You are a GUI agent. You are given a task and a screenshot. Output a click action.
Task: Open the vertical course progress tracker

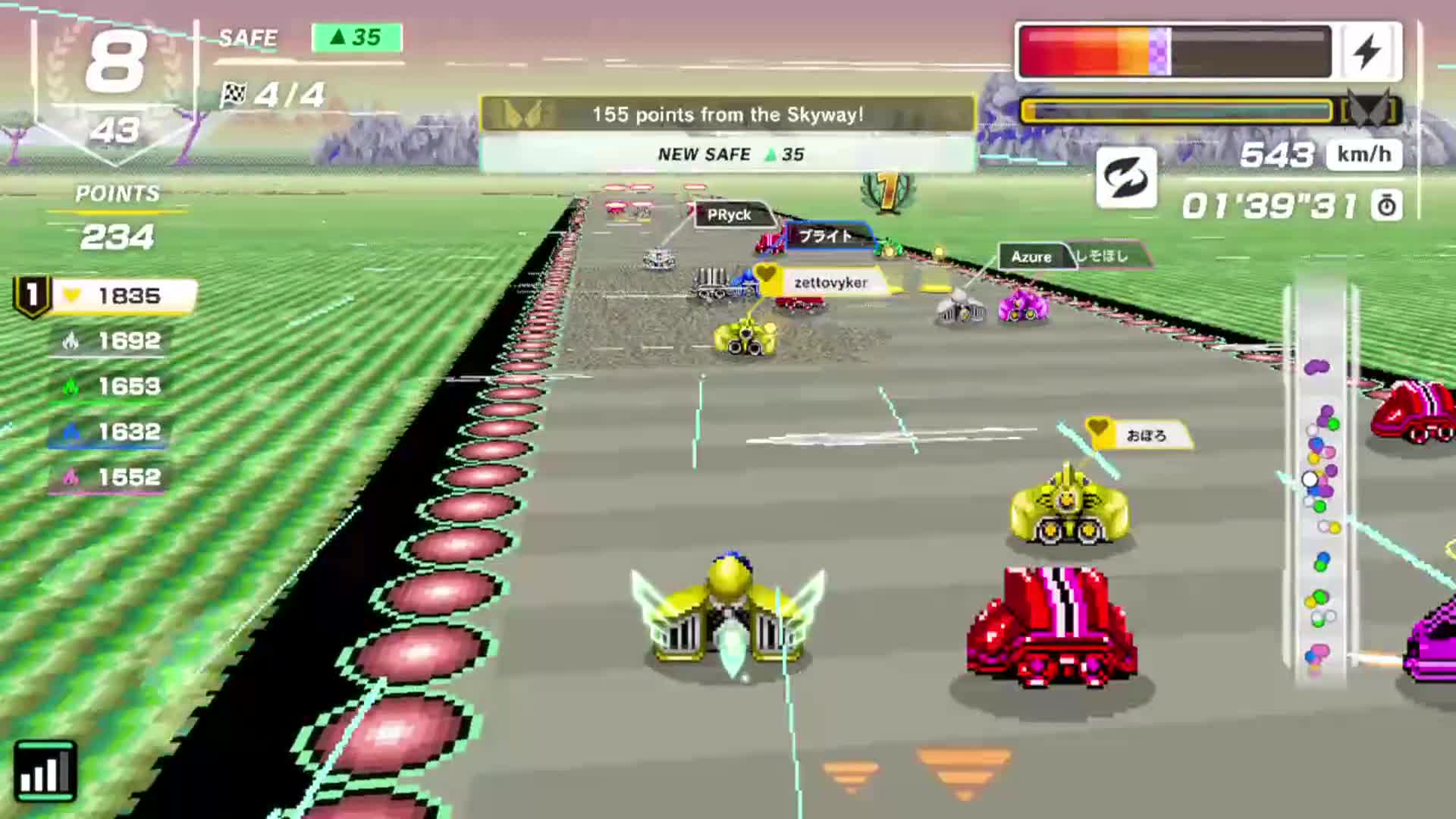[x=1320, y=478]
